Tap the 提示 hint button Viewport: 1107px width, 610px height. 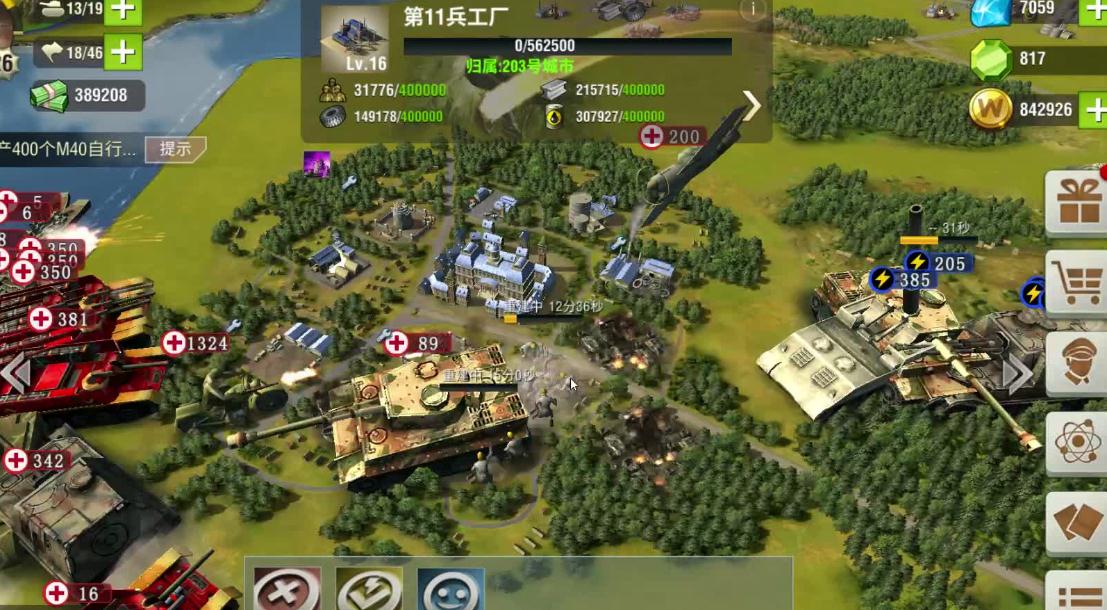[175, 149]
